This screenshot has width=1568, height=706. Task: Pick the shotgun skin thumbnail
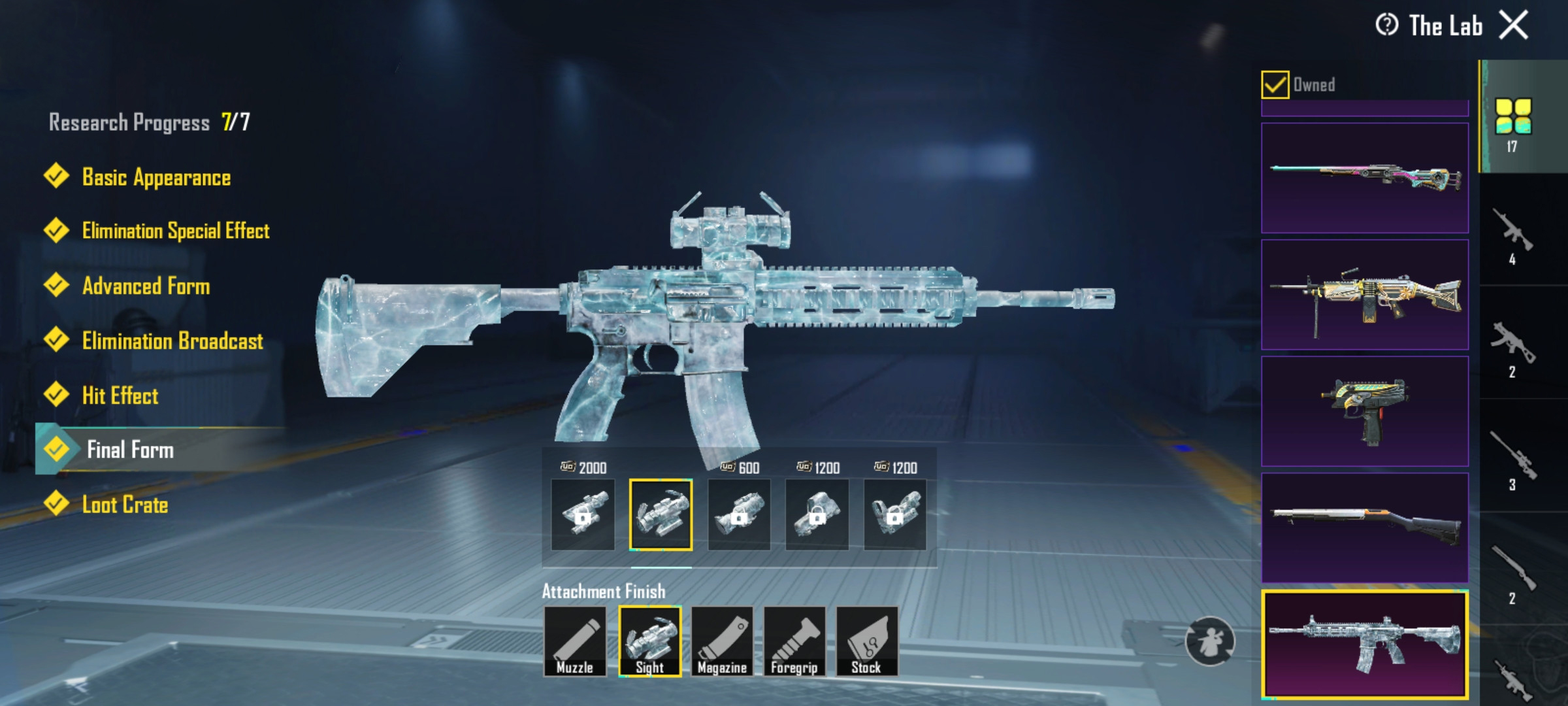[1364, 528]
